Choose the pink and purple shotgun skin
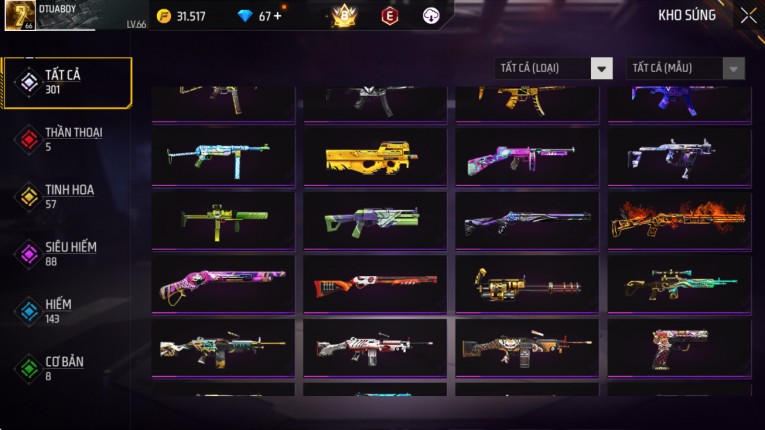The image size is (765, 430). [223, 283]
